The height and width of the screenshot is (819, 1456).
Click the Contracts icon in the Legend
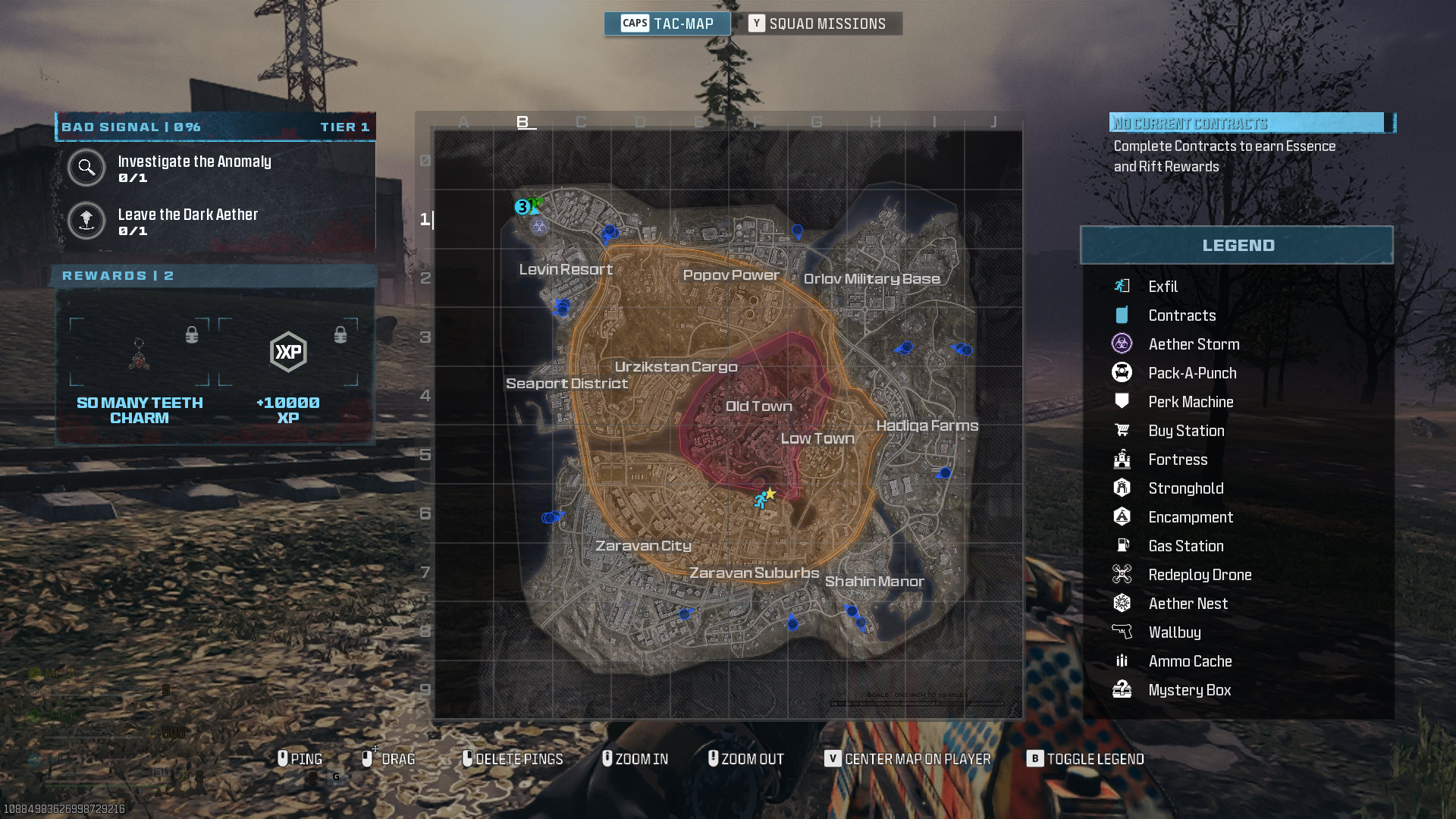(1123, 315)
